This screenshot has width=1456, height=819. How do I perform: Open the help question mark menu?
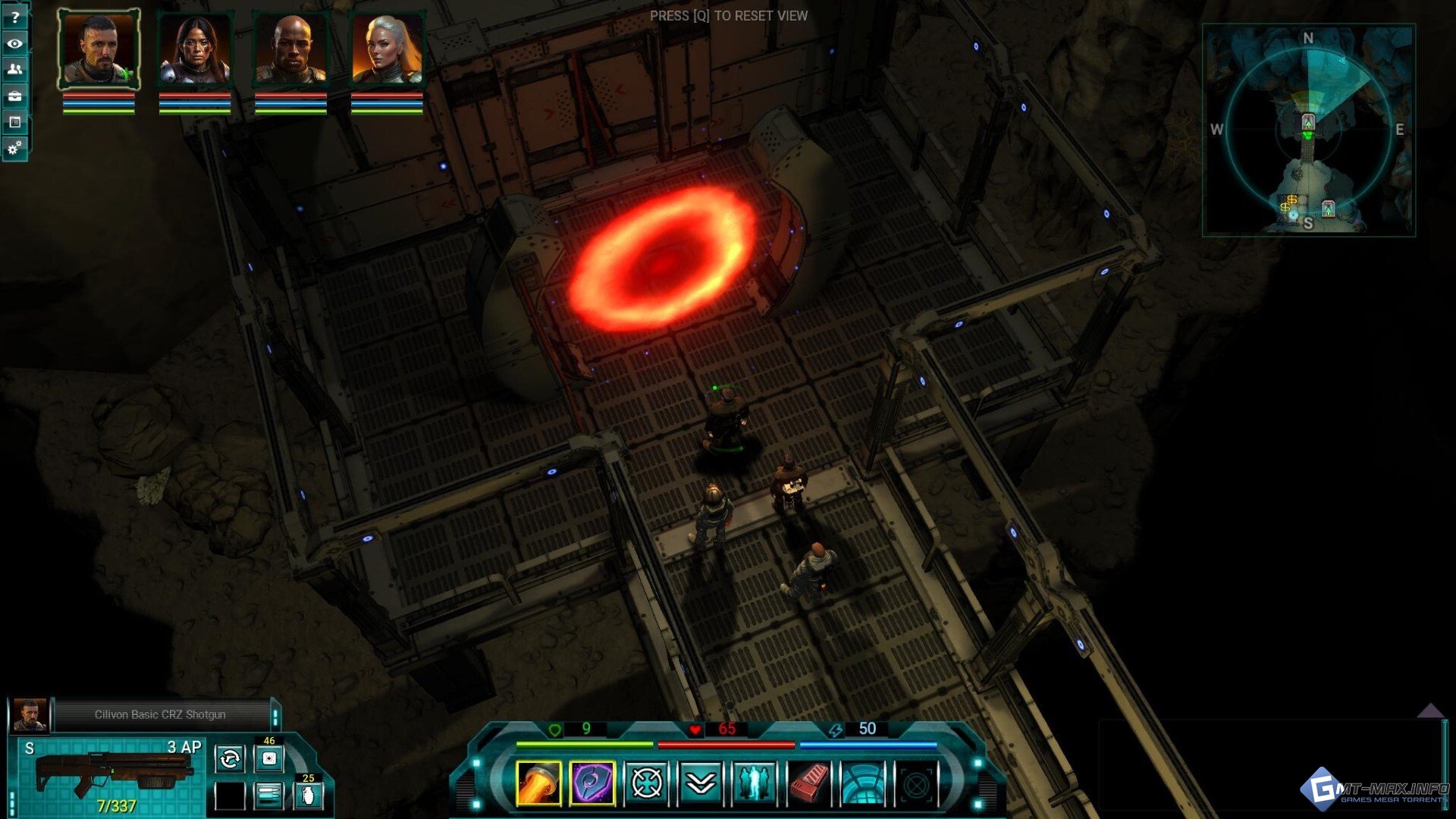(x=14, y=17)
